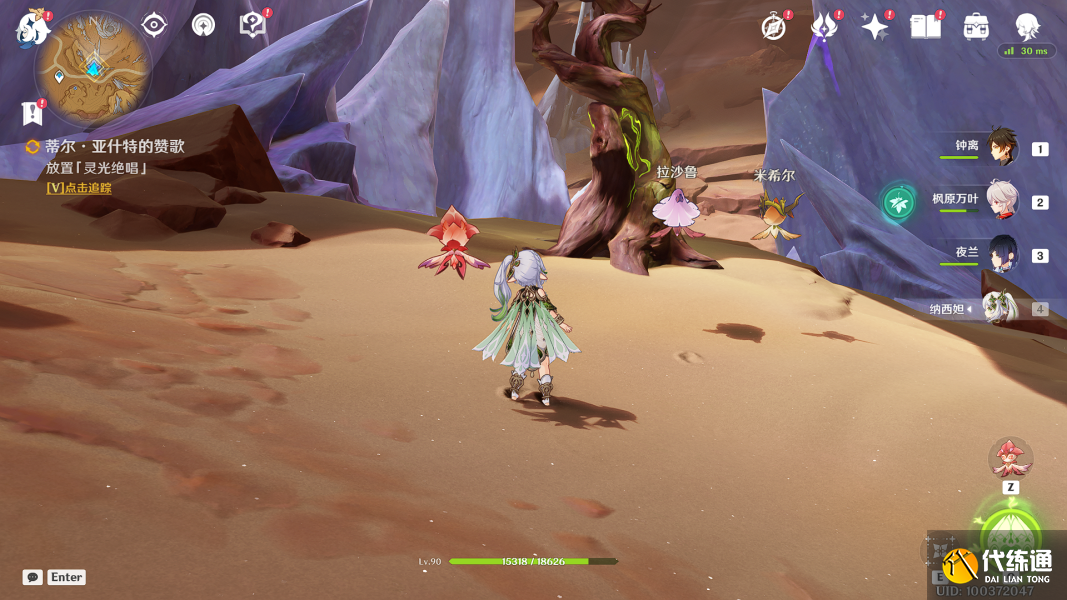Open the backpack inventory
The width and height of the screenshot is (1067, 600).
pyautogui.click(x=976, y=27)
